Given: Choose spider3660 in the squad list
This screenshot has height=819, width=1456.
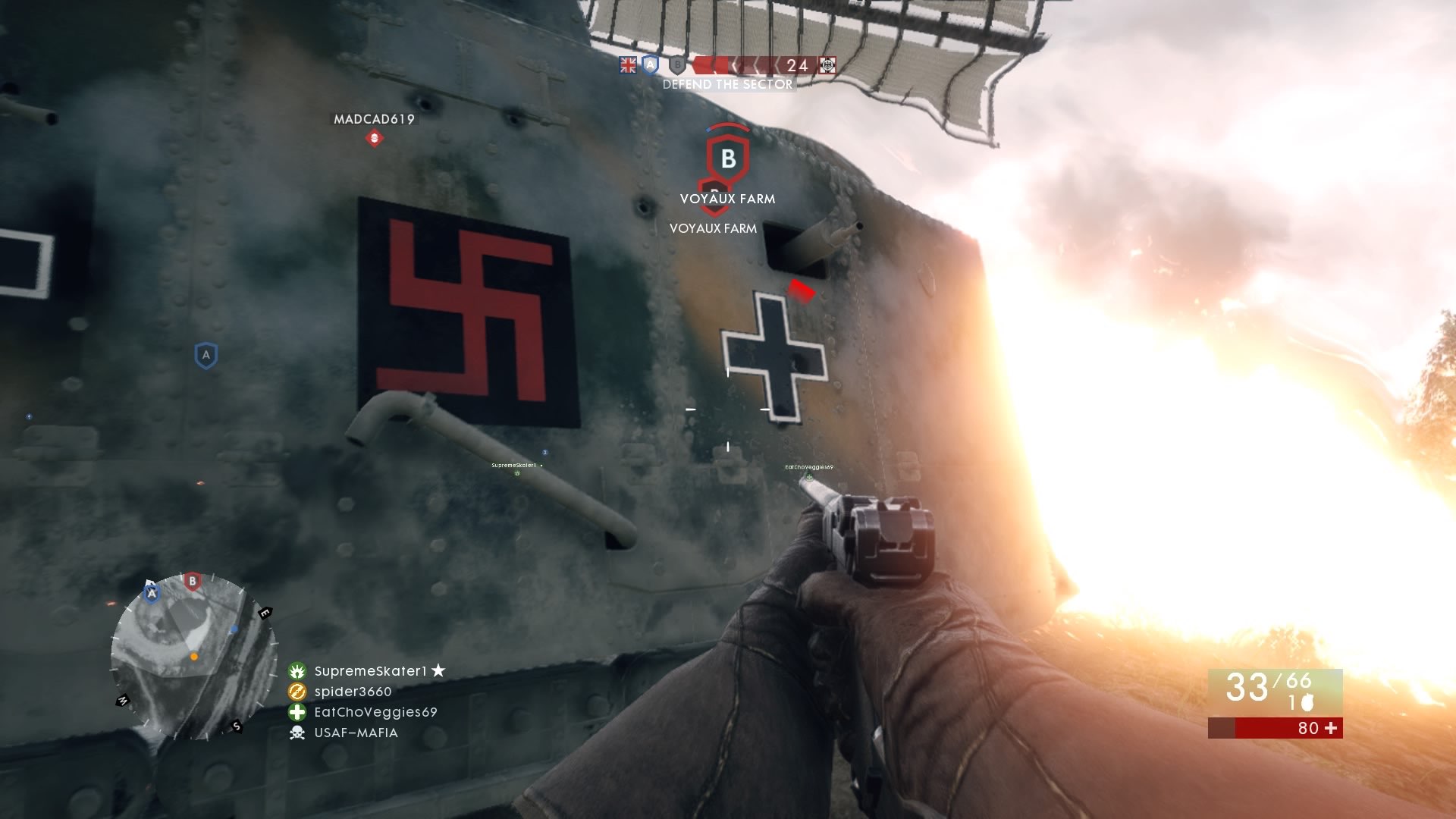Looking at the screenshot, I should 353,692.
